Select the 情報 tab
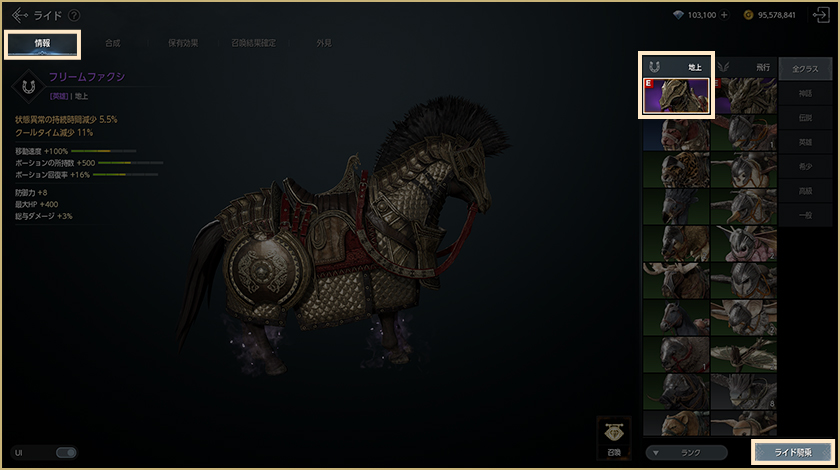 pos(42,43)
